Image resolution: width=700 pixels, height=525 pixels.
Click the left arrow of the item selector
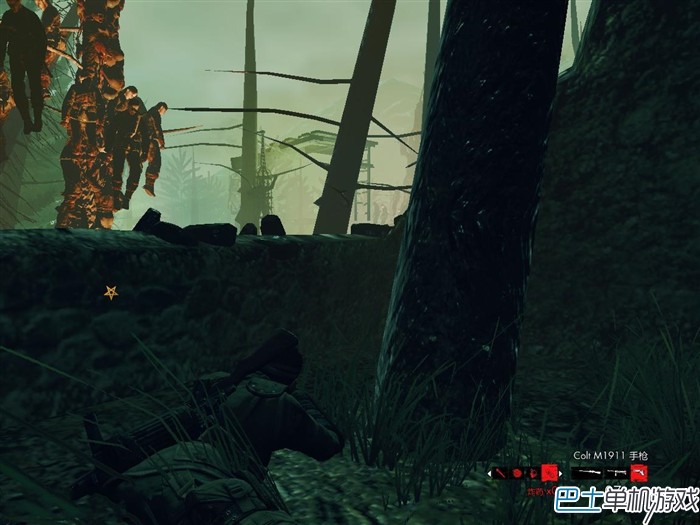(x=489, y=474)
